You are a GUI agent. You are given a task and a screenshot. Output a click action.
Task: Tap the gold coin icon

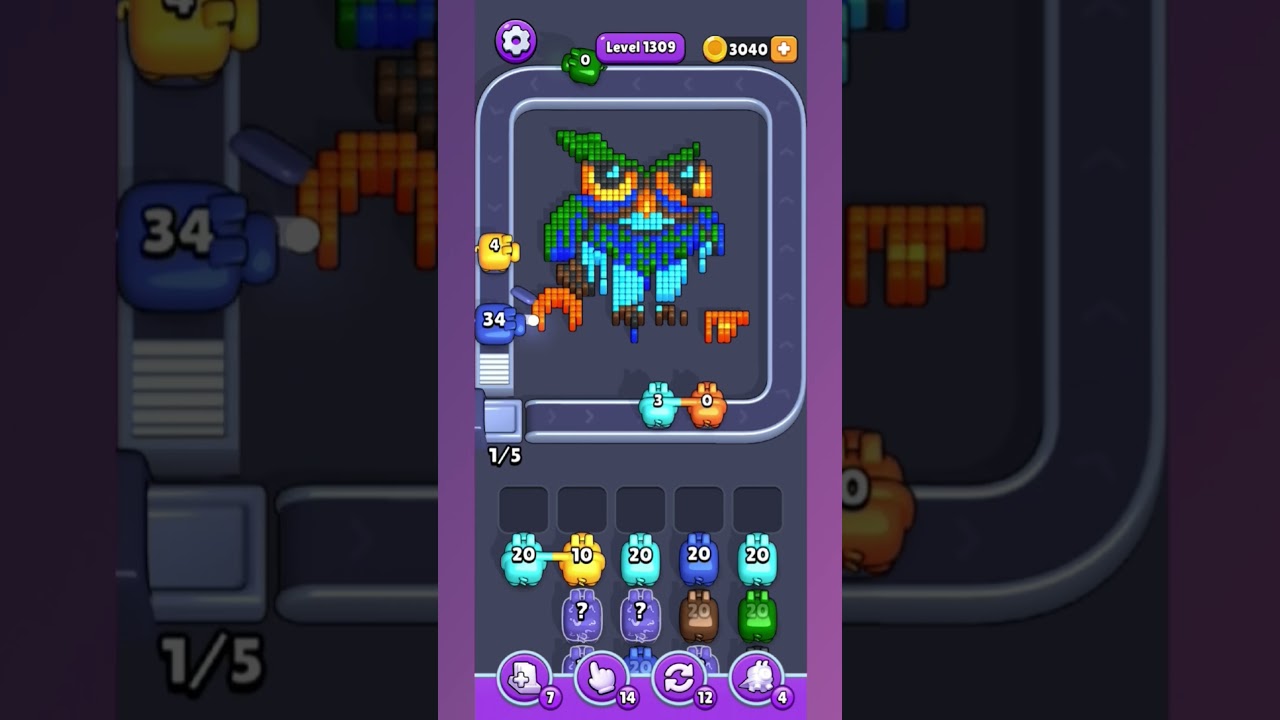pyautogui.click(x=717, y=48)
